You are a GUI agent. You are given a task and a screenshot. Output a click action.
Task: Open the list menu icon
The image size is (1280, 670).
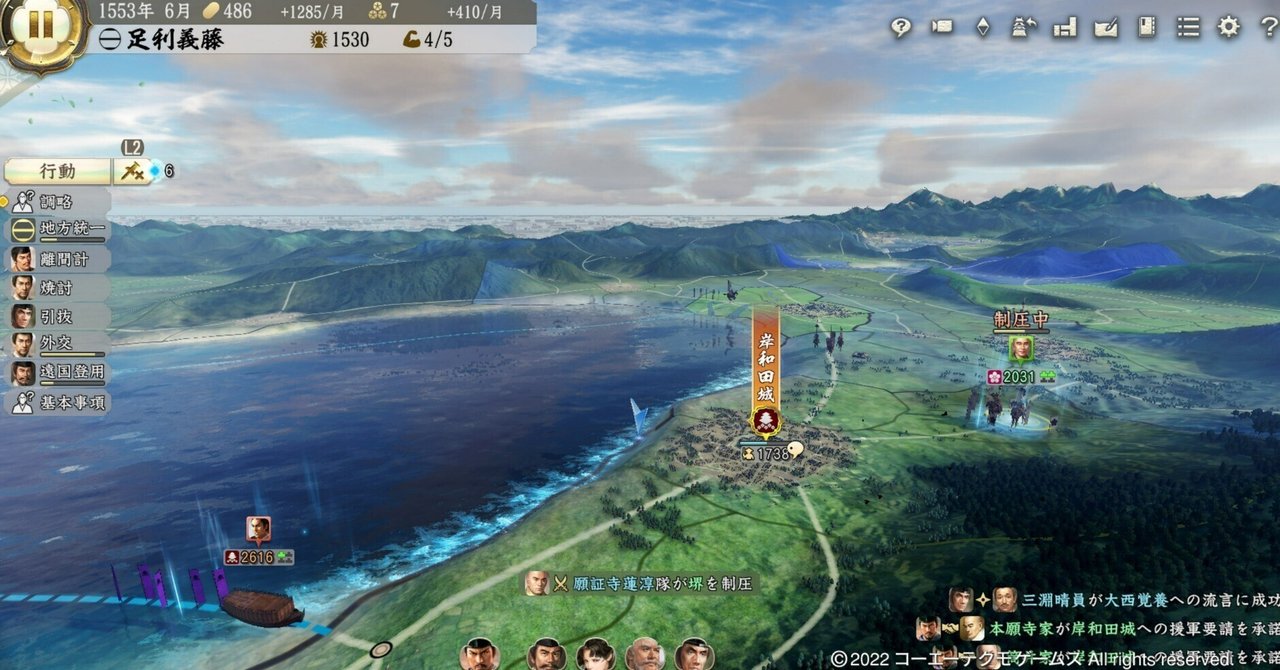tap(1188, 28)
